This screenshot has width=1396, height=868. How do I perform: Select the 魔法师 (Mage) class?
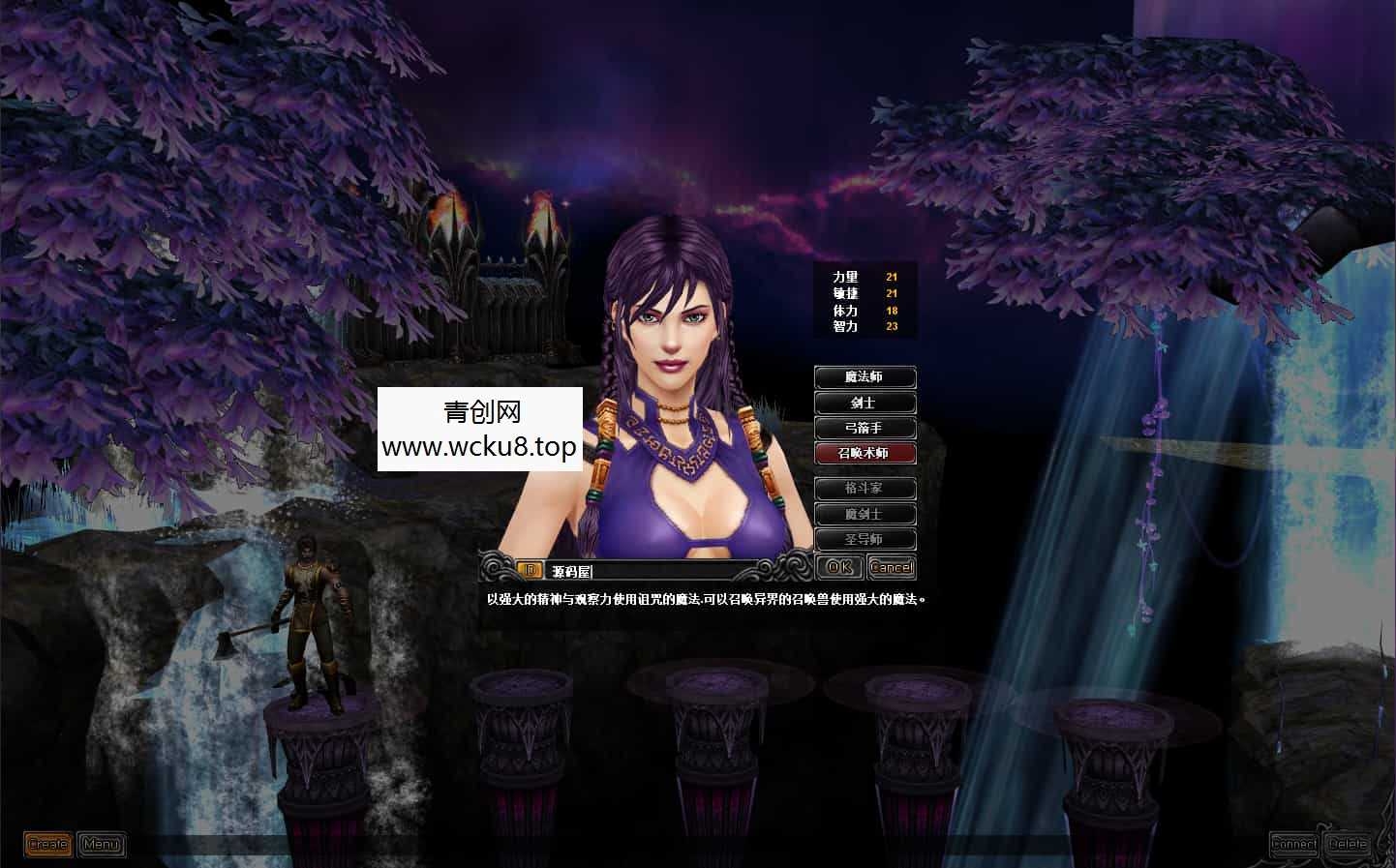click(865, 377)
